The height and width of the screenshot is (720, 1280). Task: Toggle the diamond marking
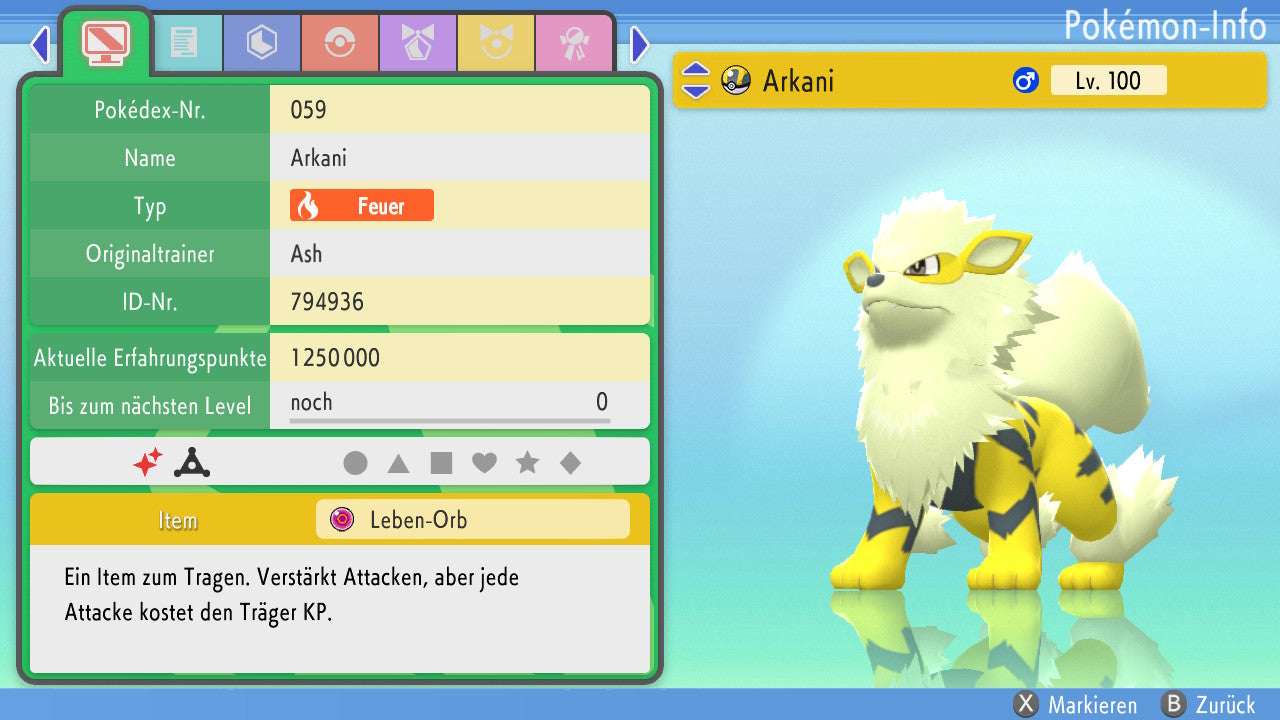(570, 463)
